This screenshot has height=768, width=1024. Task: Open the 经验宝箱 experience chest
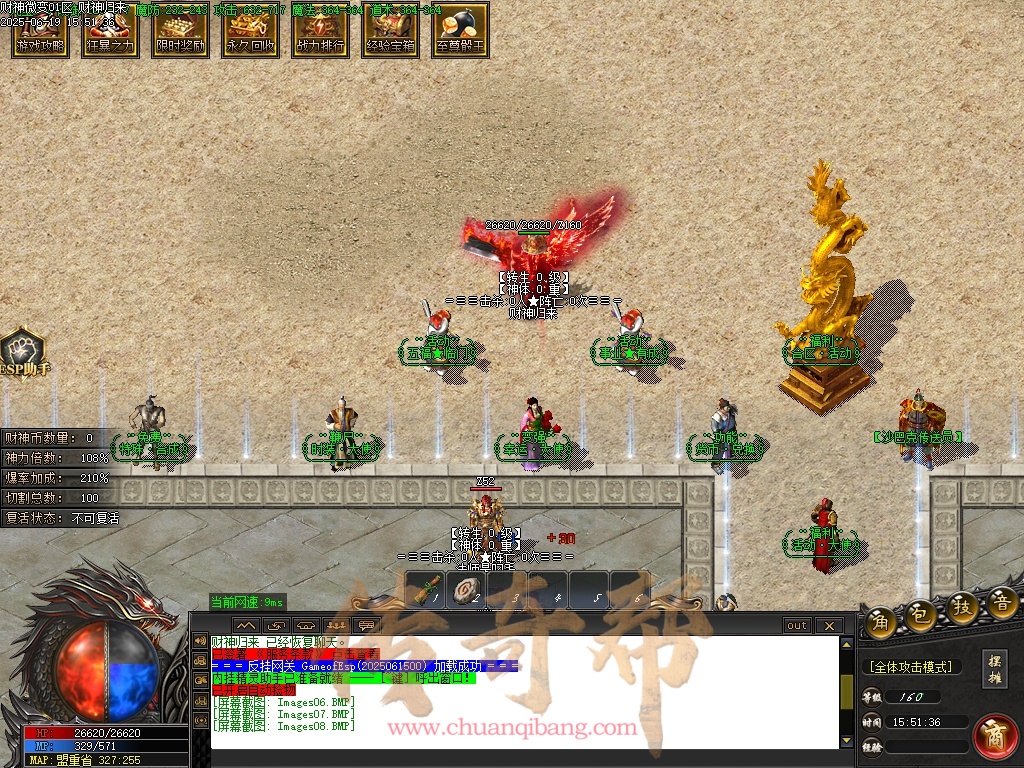pos(390,30)
